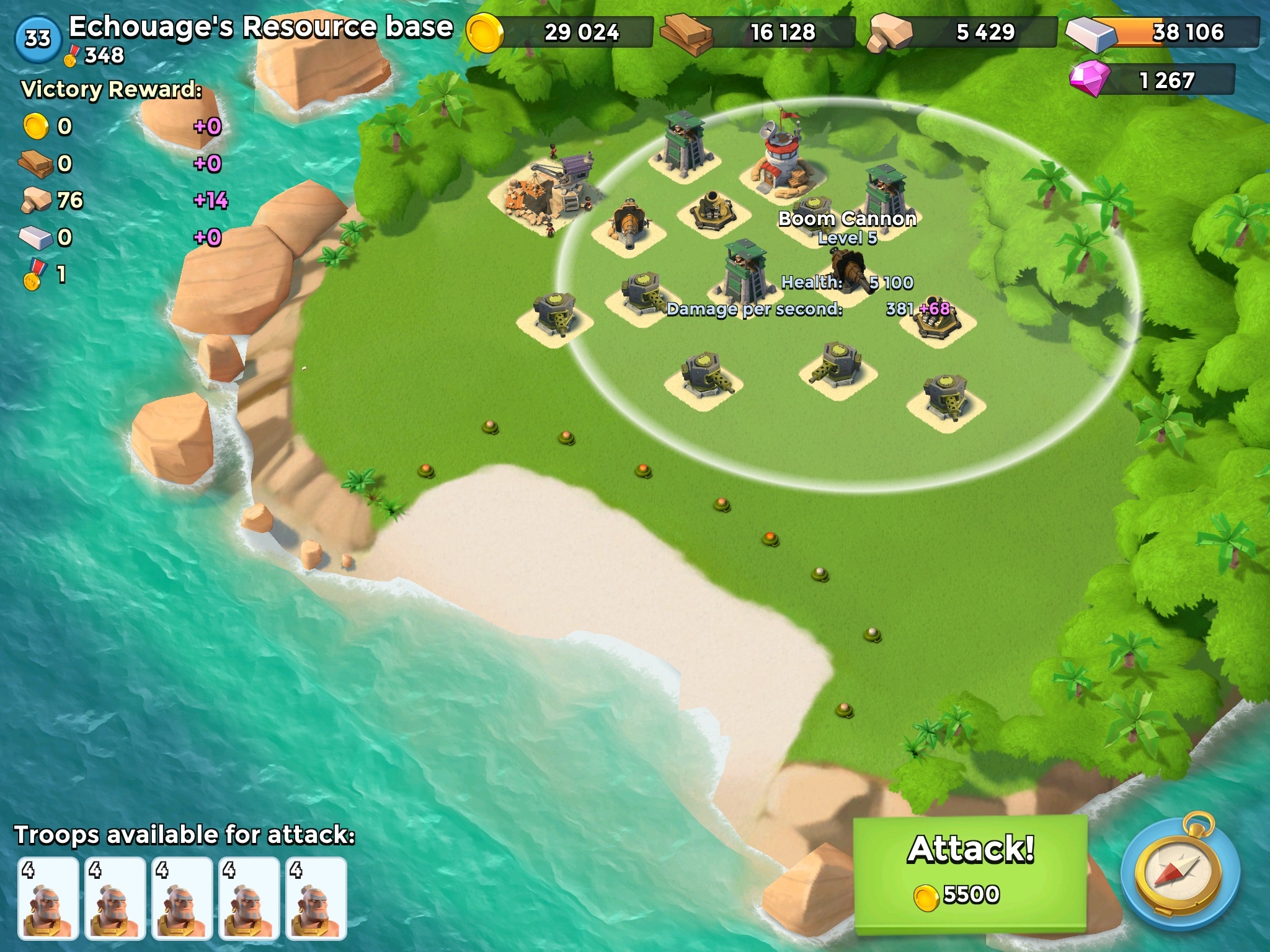Viewport: 1270px width, 952px height.
Task: Select the level 33 player badge
Action: tap(38, 38)
